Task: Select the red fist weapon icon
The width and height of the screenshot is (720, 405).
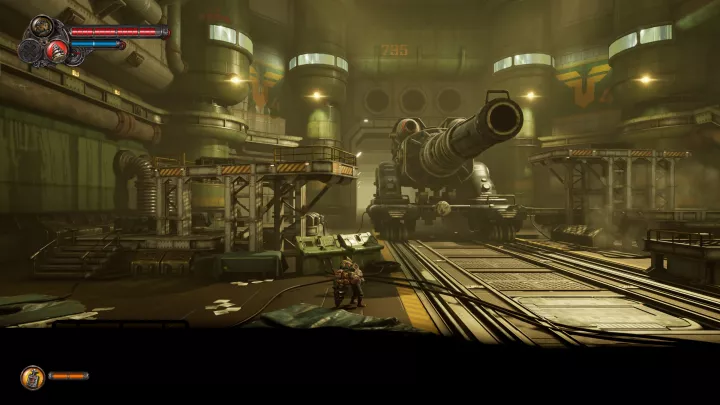Action: click(56, 49)
